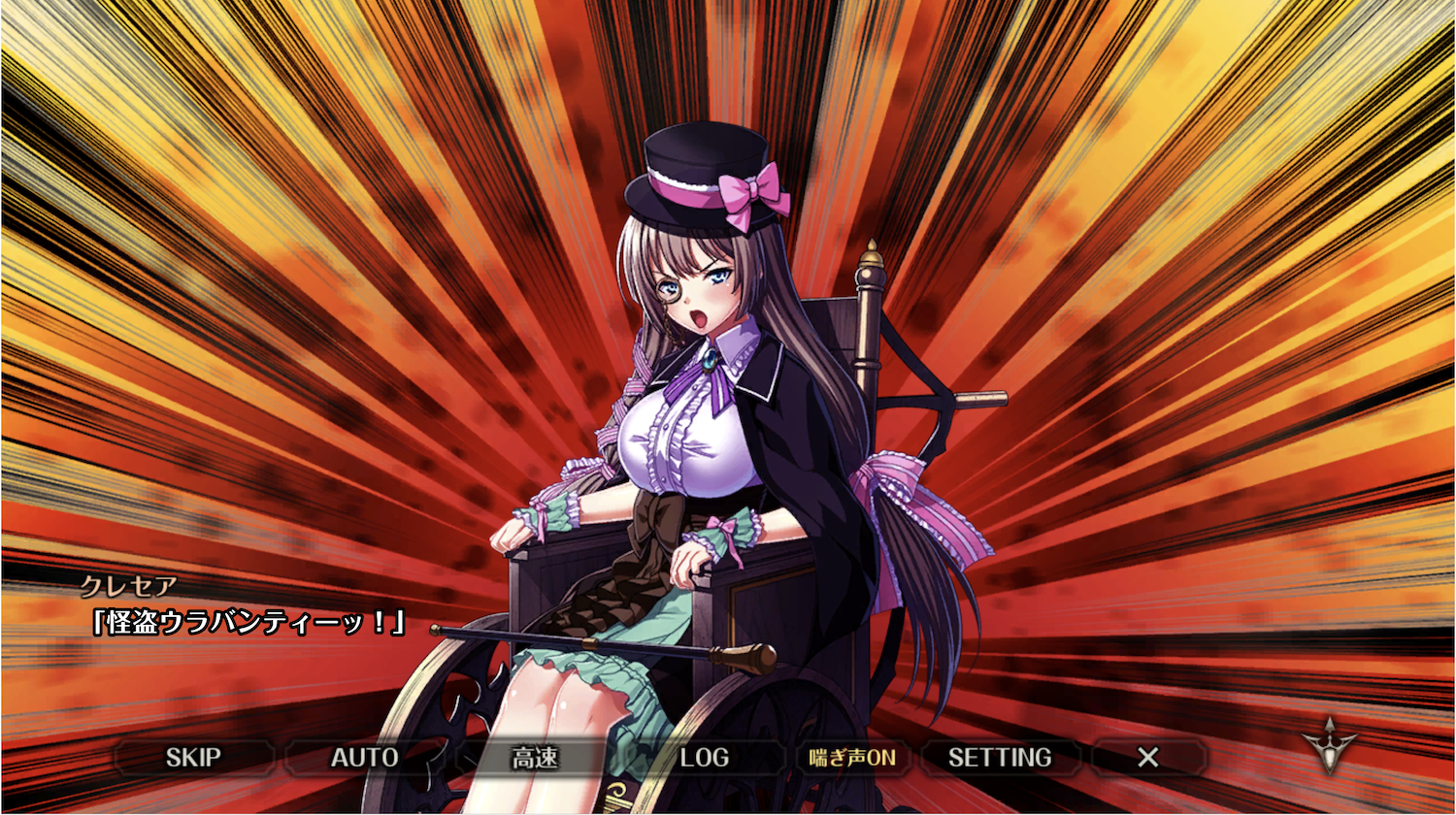Open the SETTING menu

tap(1000, 758)
